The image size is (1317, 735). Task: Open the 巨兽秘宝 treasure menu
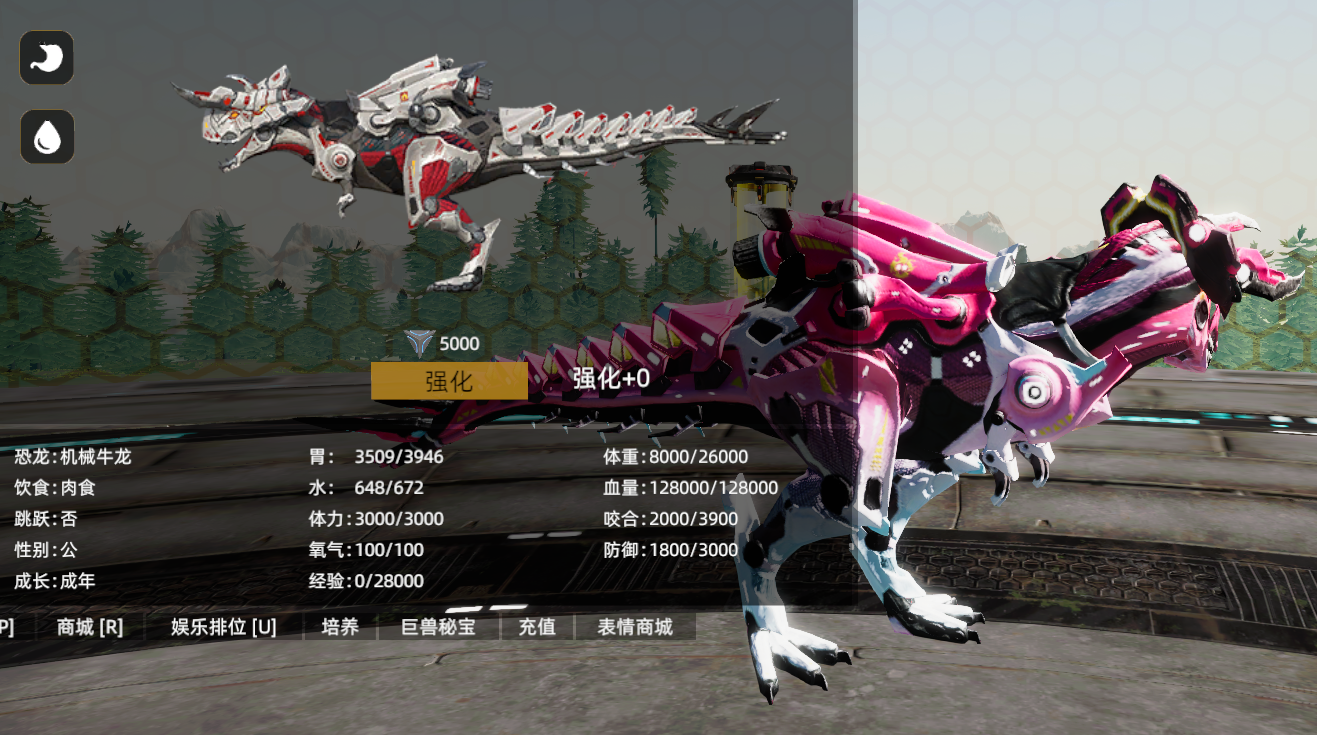point(438,627)
